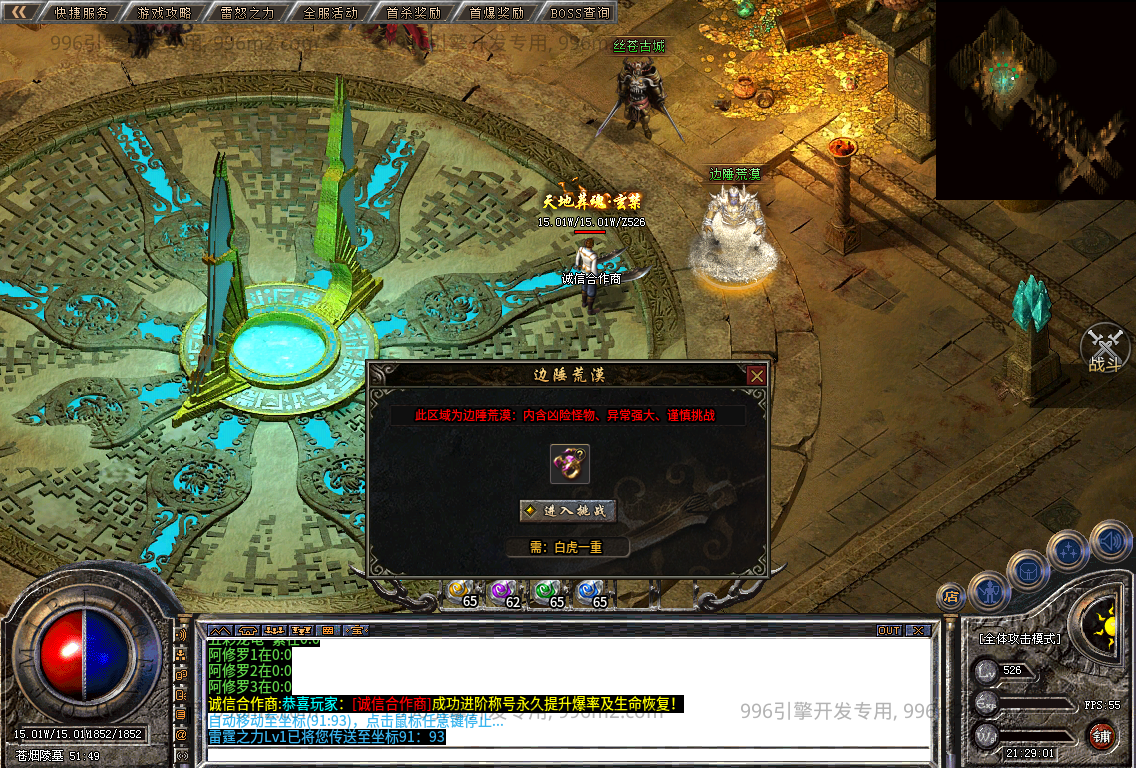Open the 游戏攻略 guide menu
Viewport: 1136px width, 768px height.
tap(165, 13)
